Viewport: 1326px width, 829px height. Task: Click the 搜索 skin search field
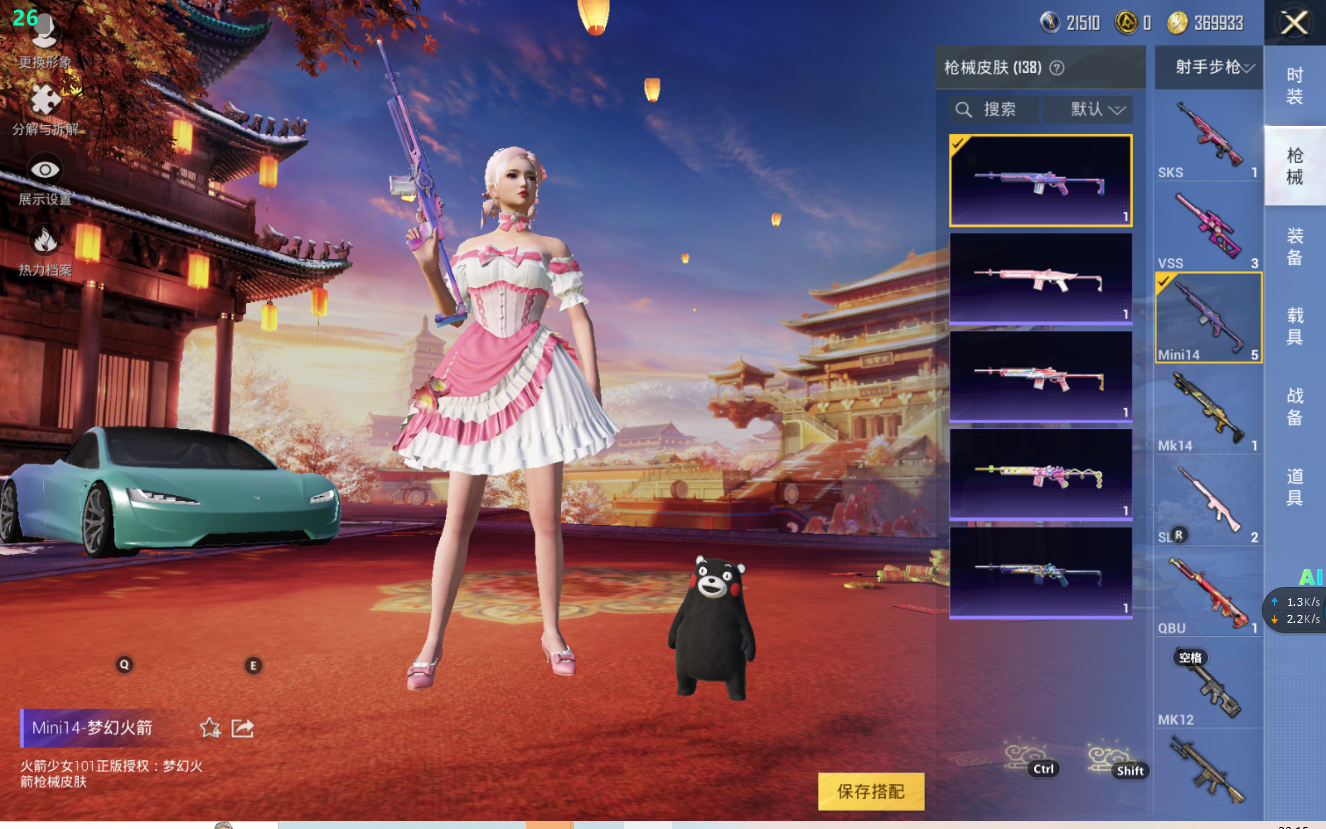(x=995, y=109)
